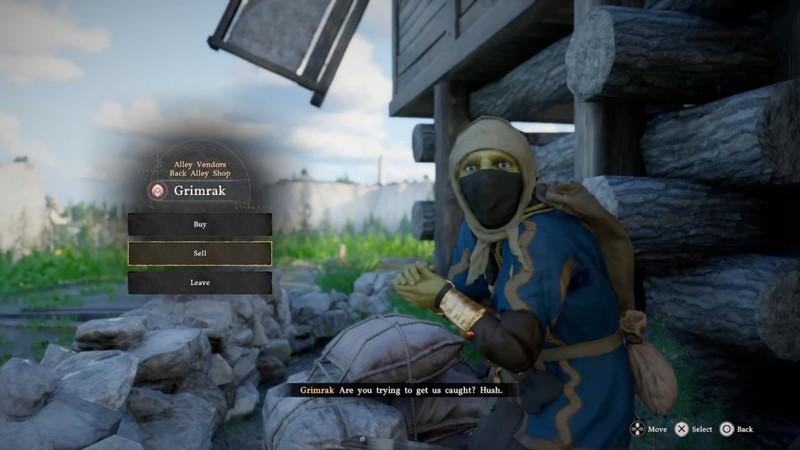Leave Grimrak's shop
The width and height of the screenshot is (800, 450).
pyautogui.click(x=200, y=282)
